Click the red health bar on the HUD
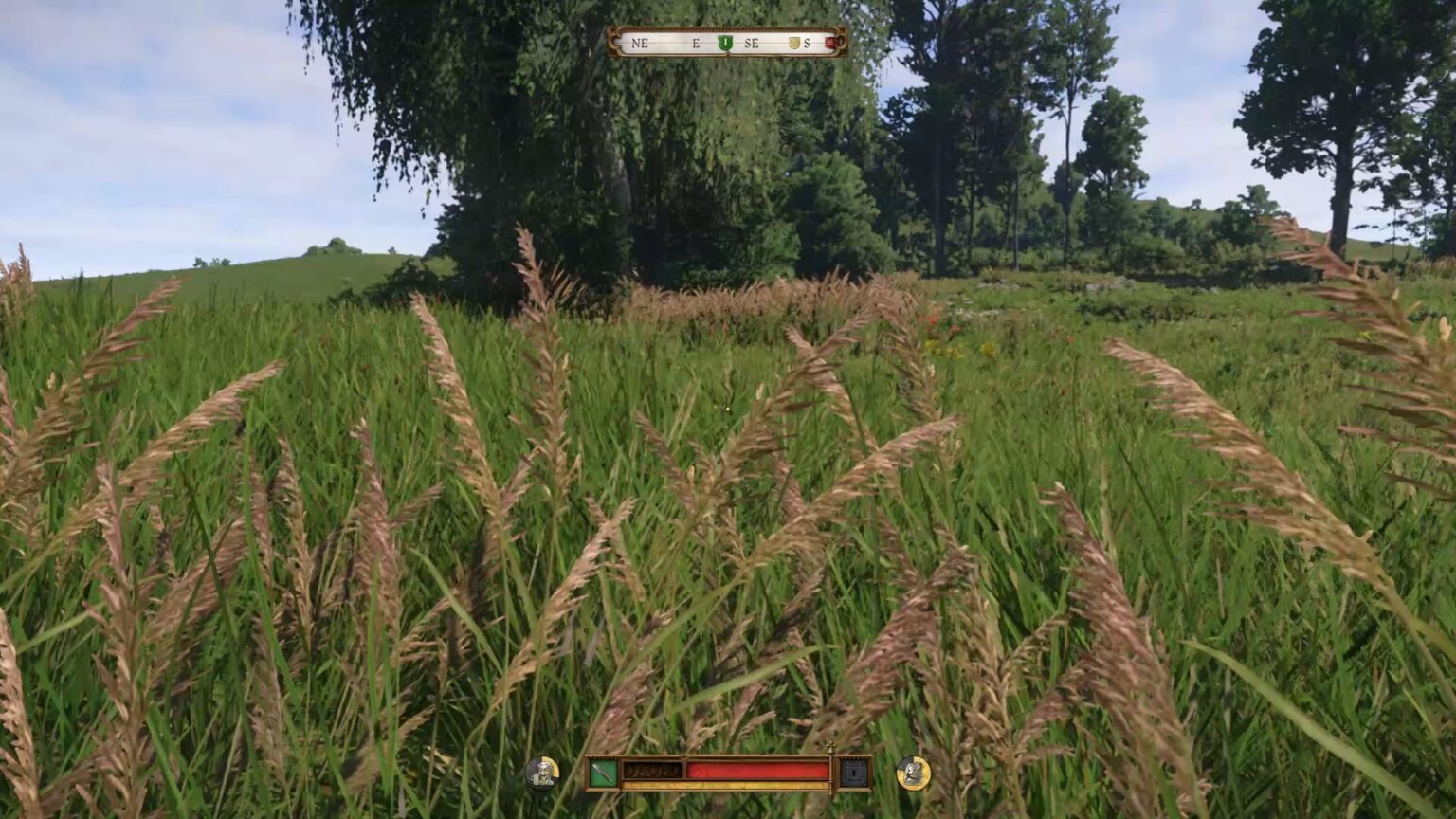Viewport: 1456px width, 819px height. coord(757,769)
